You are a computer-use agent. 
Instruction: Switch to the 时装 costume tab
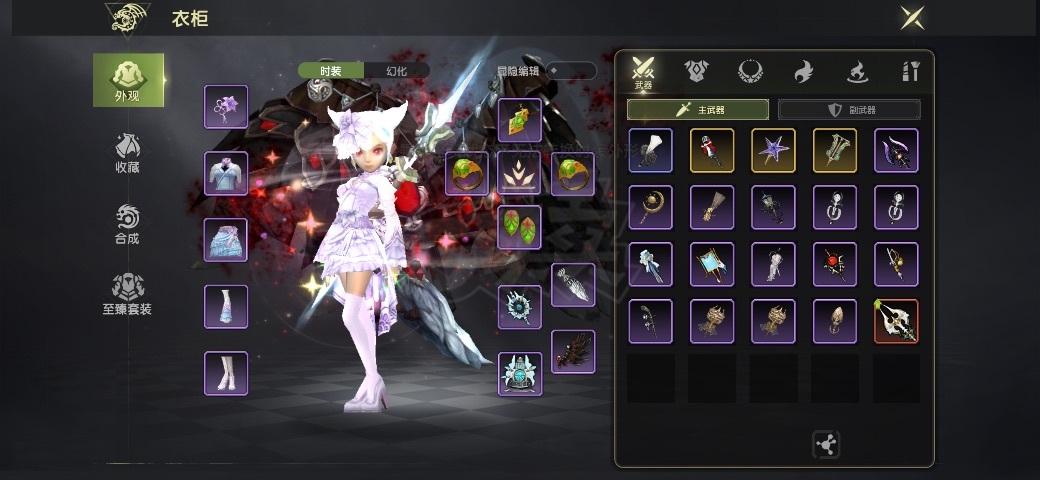click(331, 71)
